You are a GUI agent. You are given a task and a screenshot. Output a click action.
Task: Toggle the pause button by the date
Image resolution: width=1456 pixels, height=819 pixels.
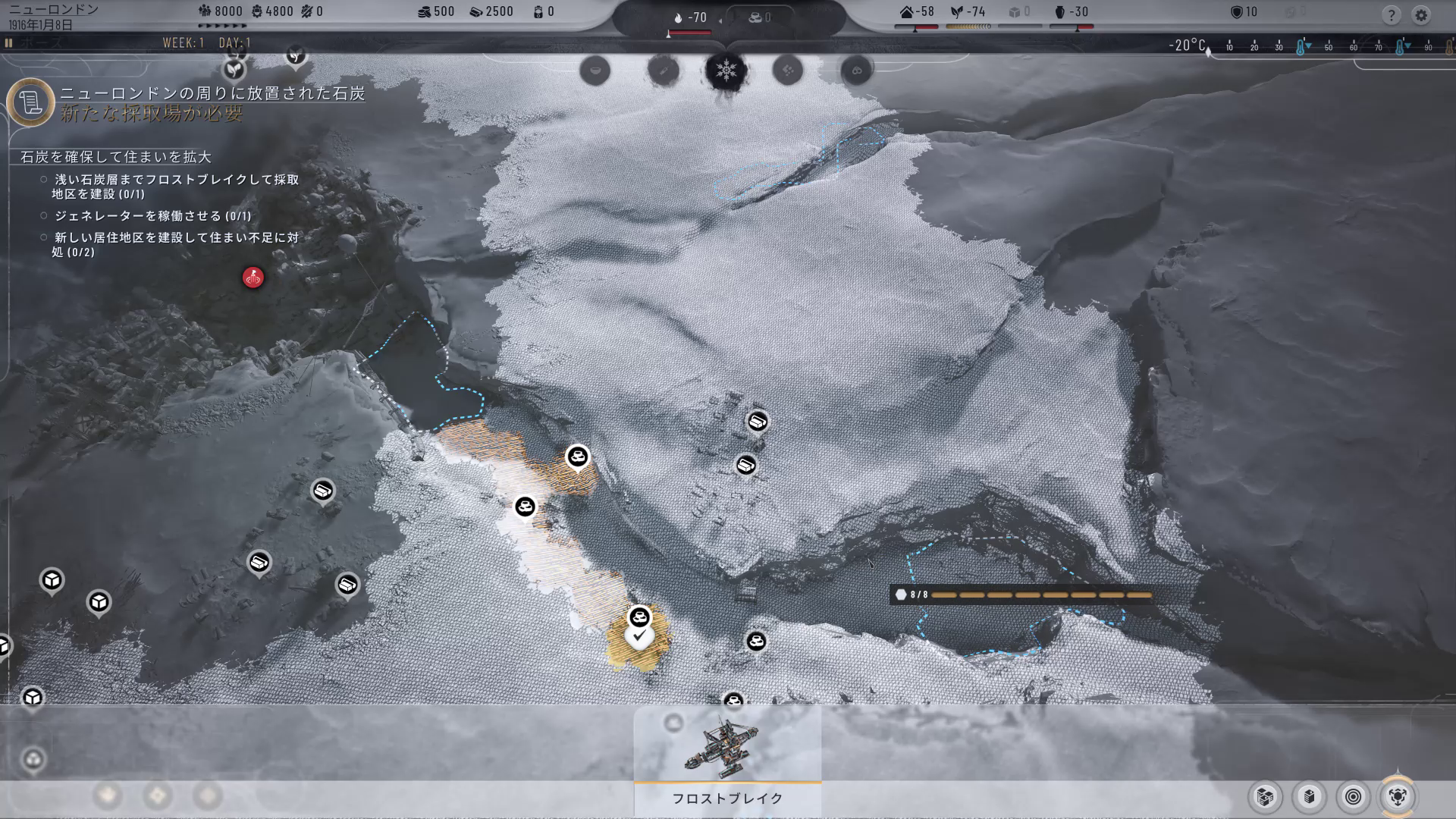click(x=9, y=43)
